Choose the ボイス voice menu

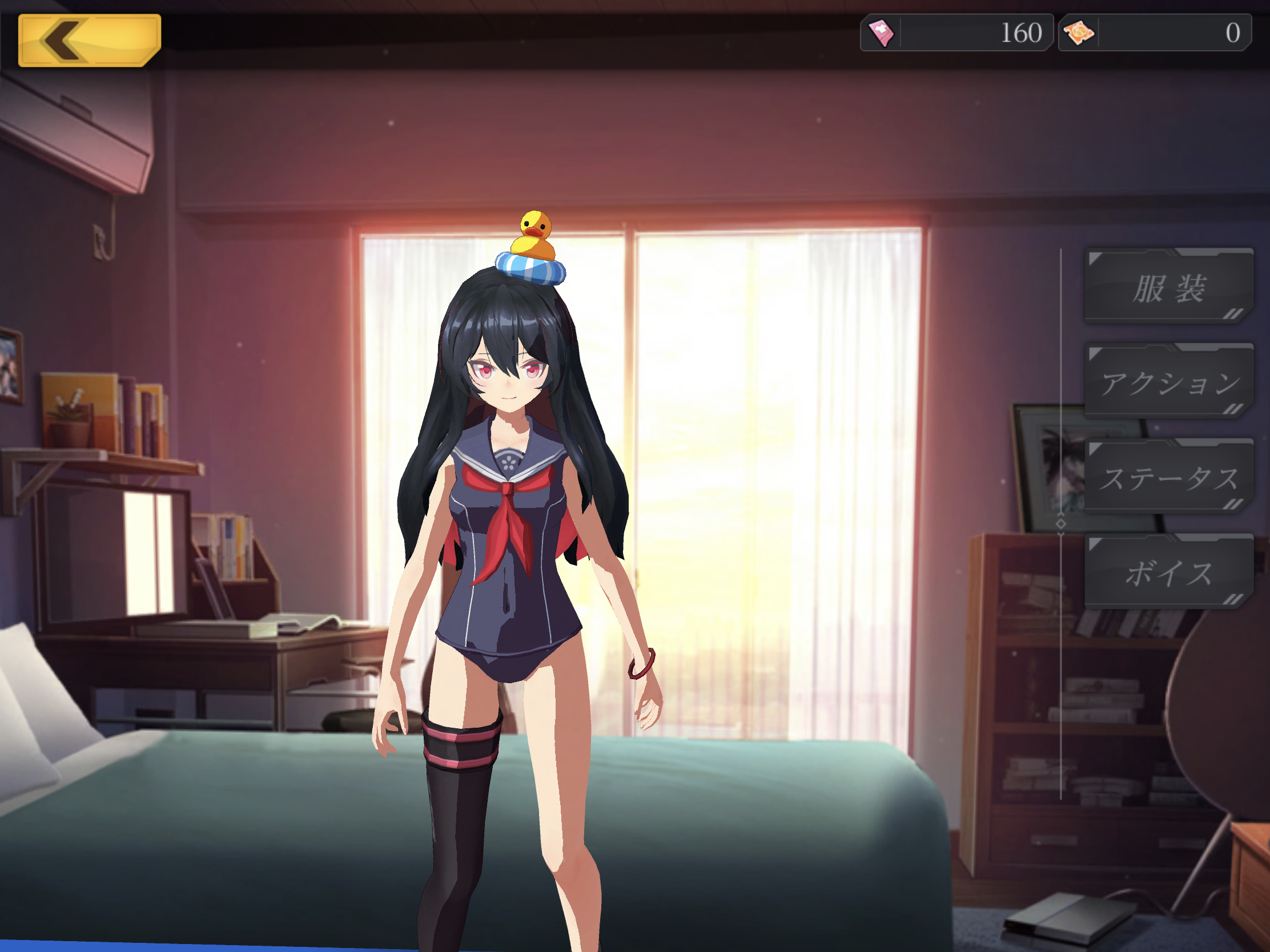tap(1168, 572)
